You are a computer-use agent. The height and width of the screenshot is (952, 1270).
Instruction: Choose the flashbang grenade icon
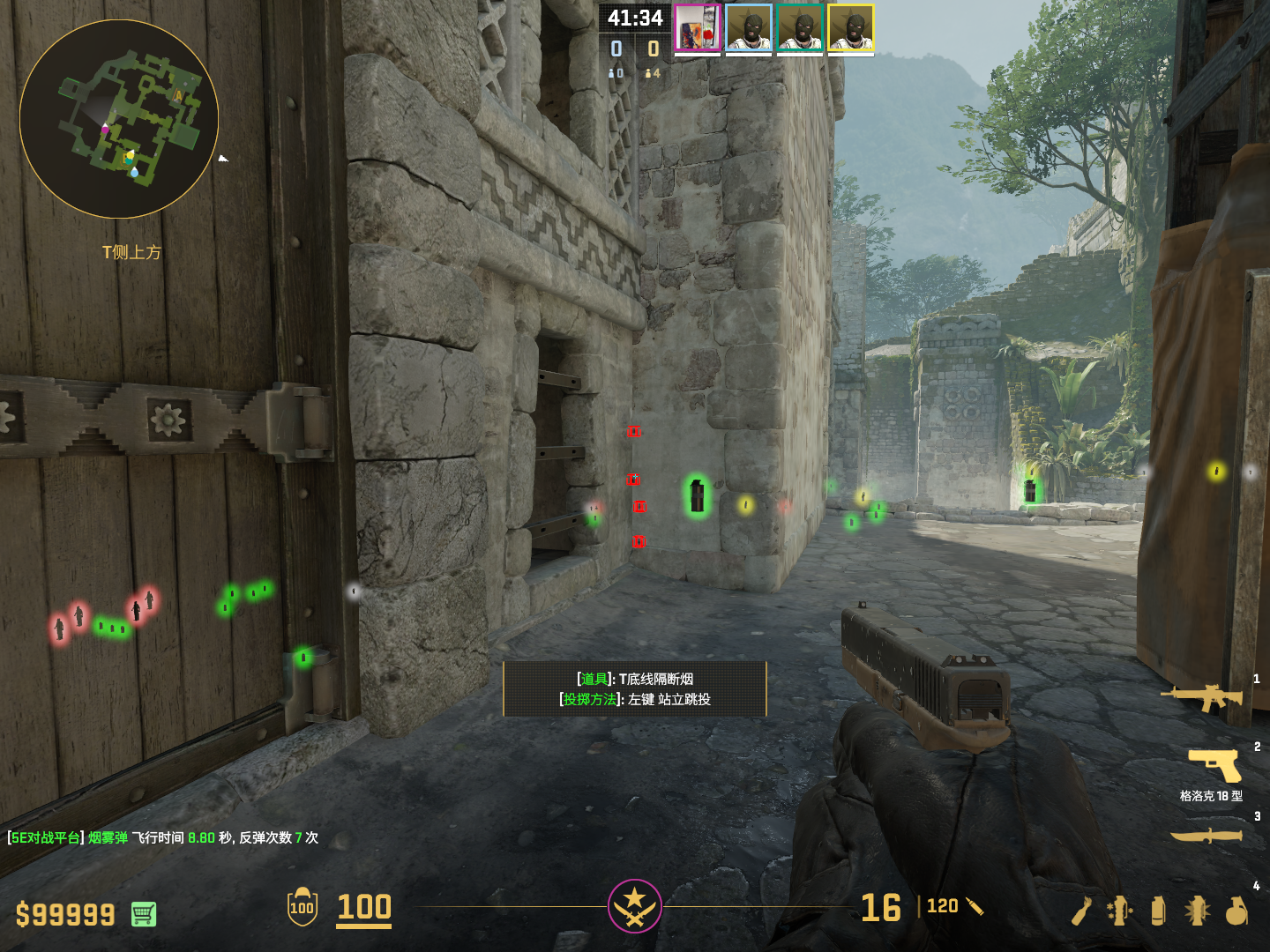(1197, 911)
